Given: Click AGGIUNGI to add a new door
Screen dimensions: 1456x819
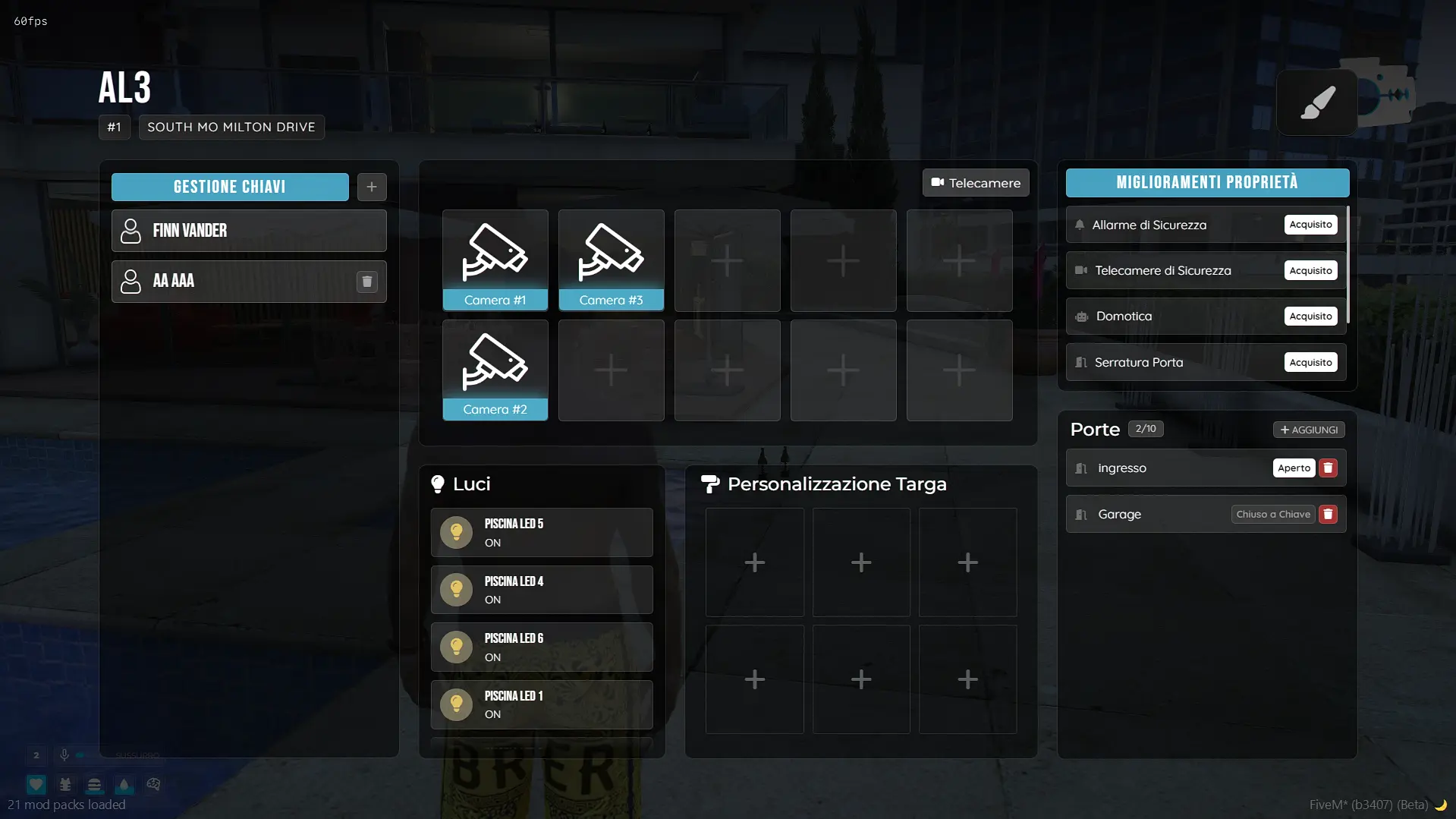Looking at the screenshot, I should (1309, 430).
